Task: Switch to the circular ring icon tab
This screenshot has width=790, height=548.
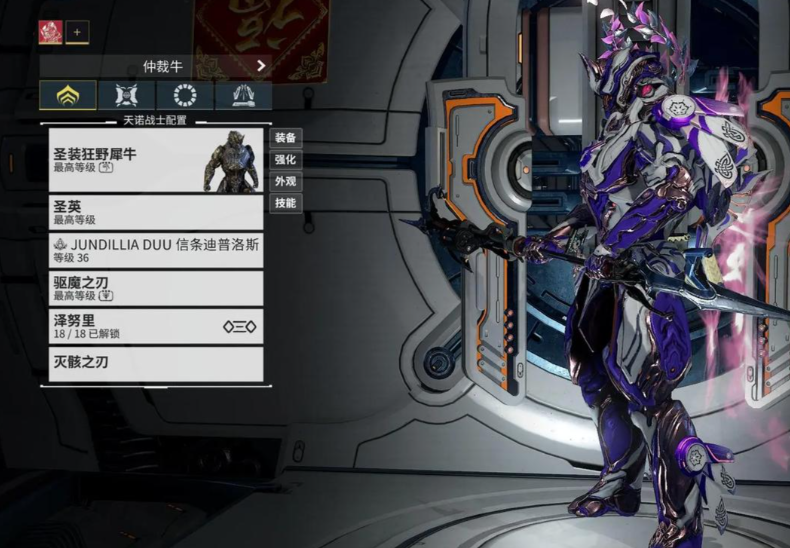Action: click(185, 95)
